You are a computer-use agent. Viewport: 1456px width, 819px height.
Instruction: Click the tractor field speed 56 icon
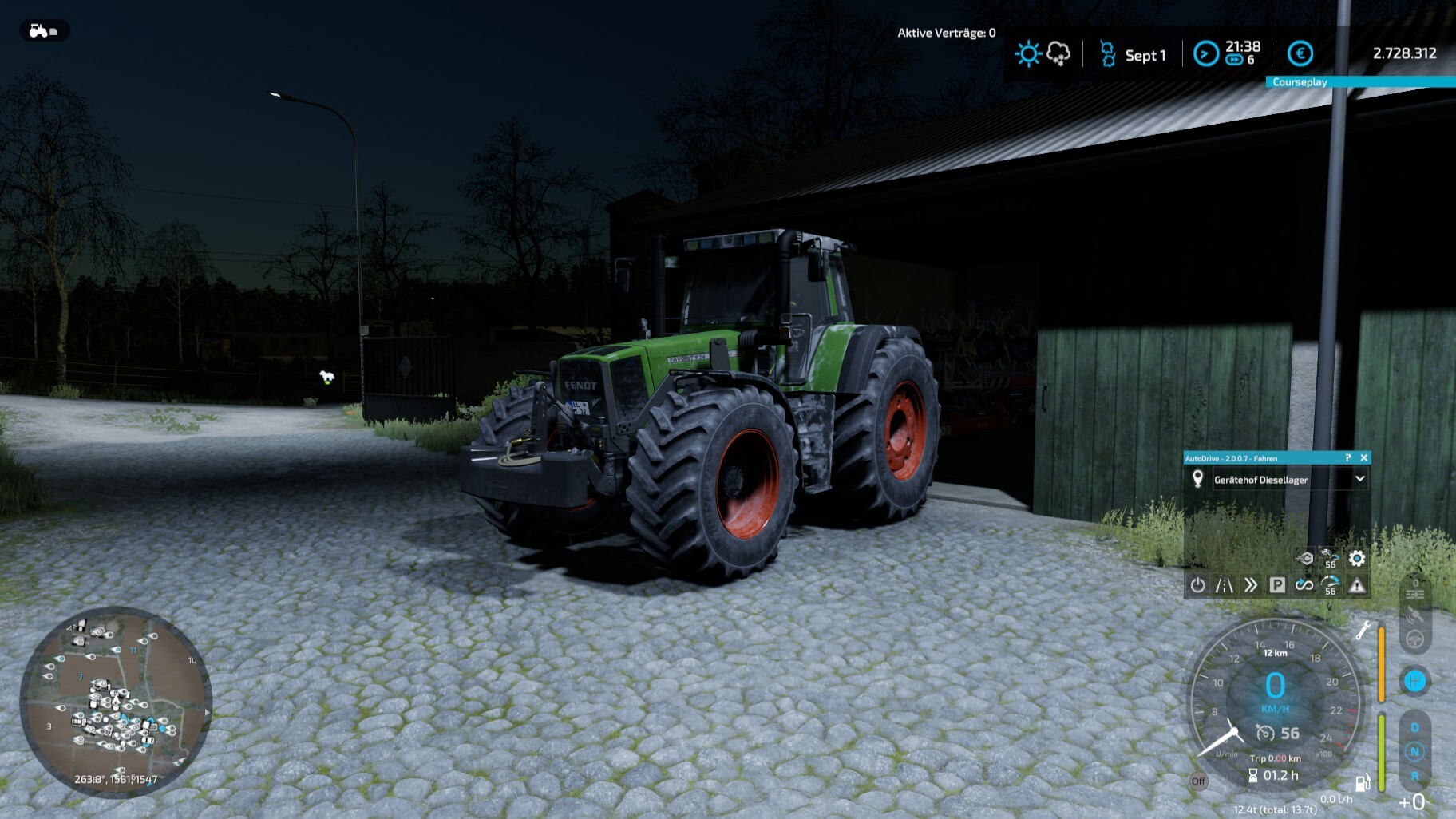tap(1330, 558)
